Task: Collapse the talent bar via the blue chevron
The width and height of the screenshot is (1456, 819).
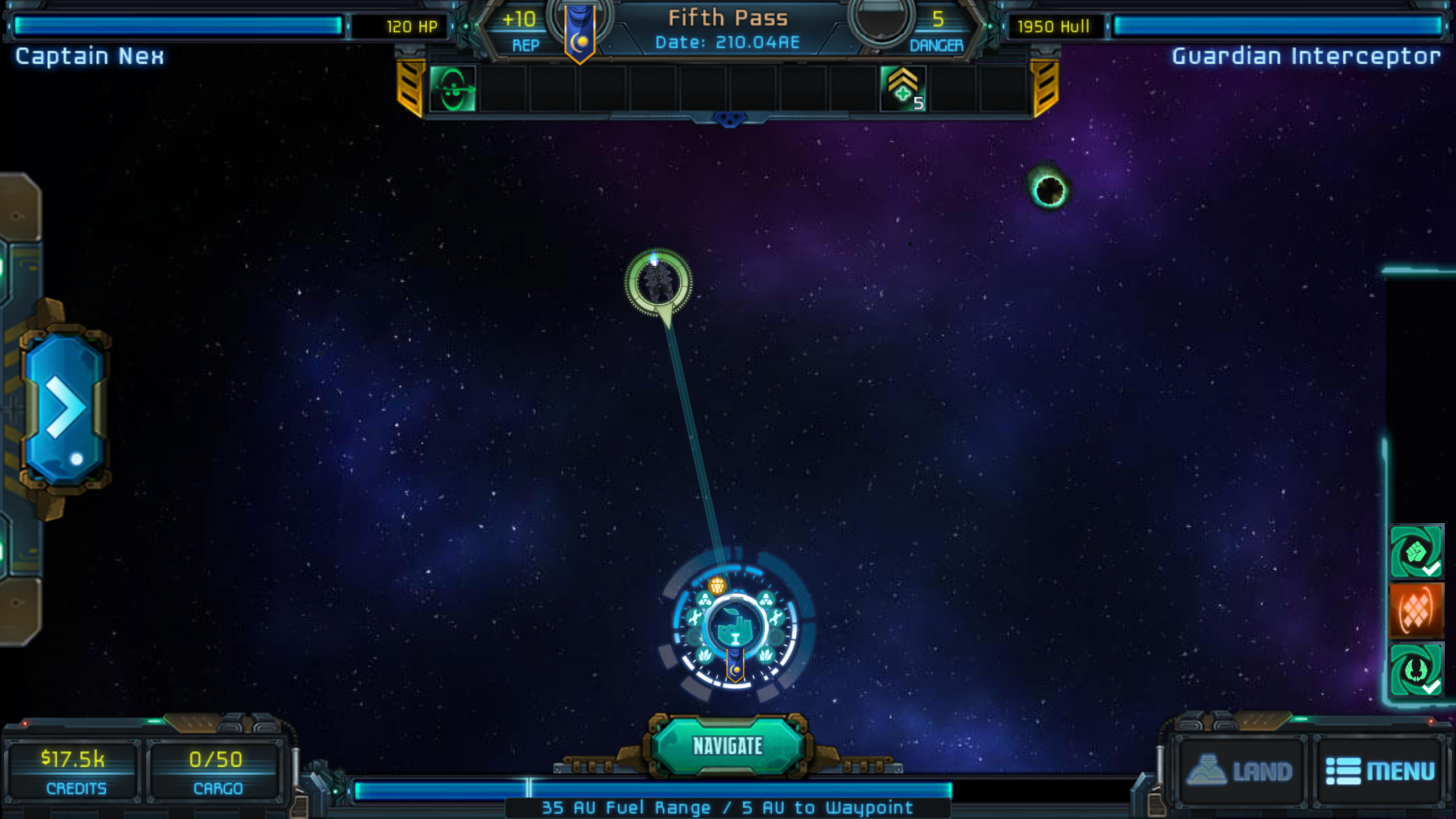Action: (x=730, y=120)
